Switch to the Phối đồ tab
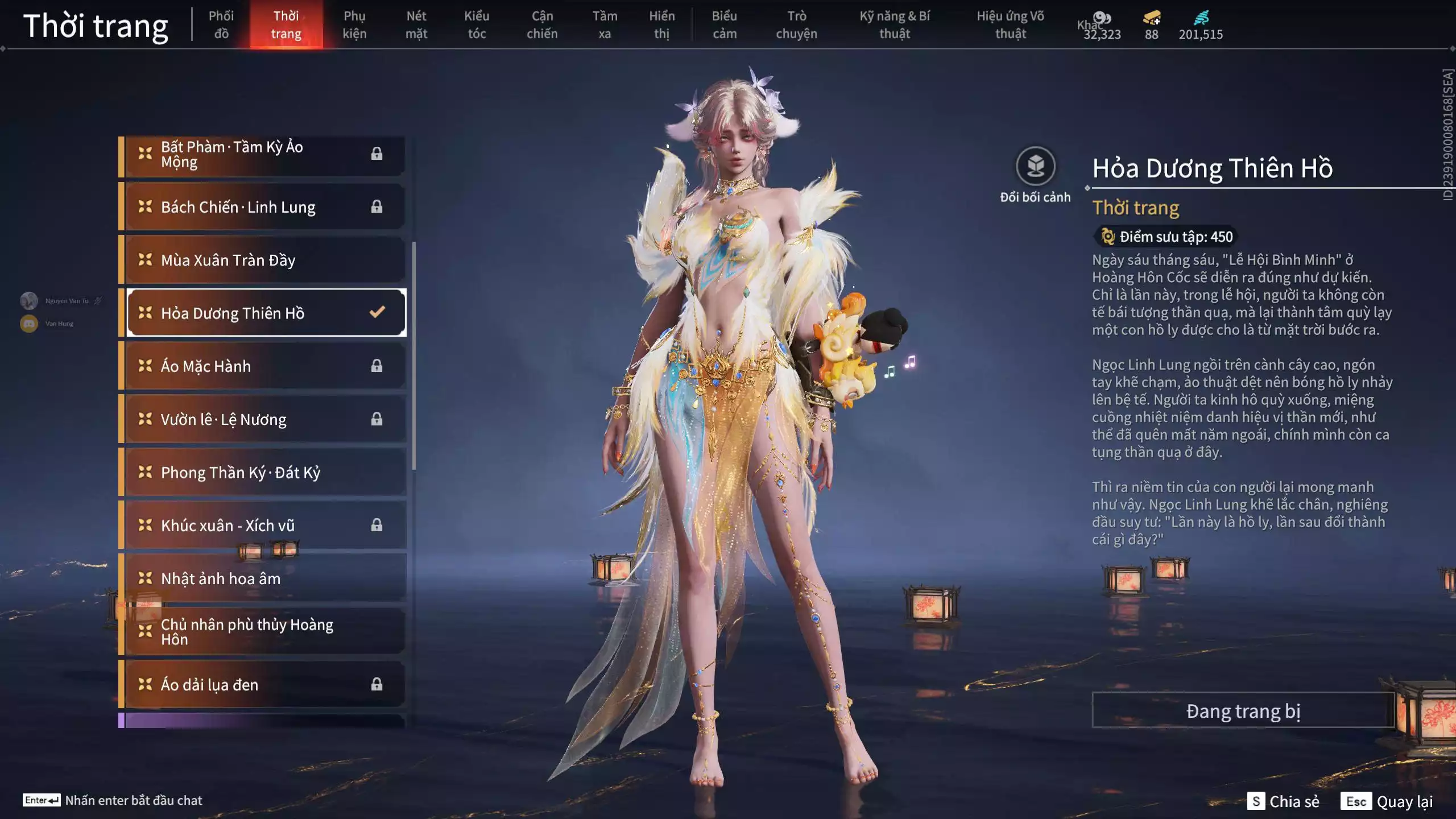The height and width of the screenshot is (819, 1456). (221, 24)
